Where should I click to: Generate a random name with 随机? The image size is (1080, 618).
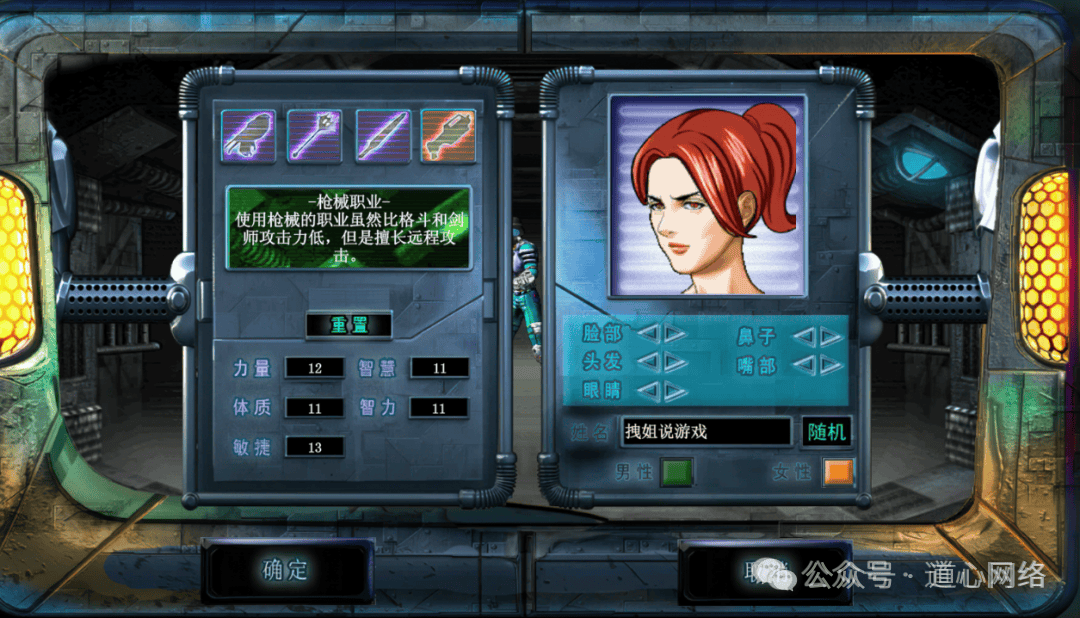[x=826, y=431]
